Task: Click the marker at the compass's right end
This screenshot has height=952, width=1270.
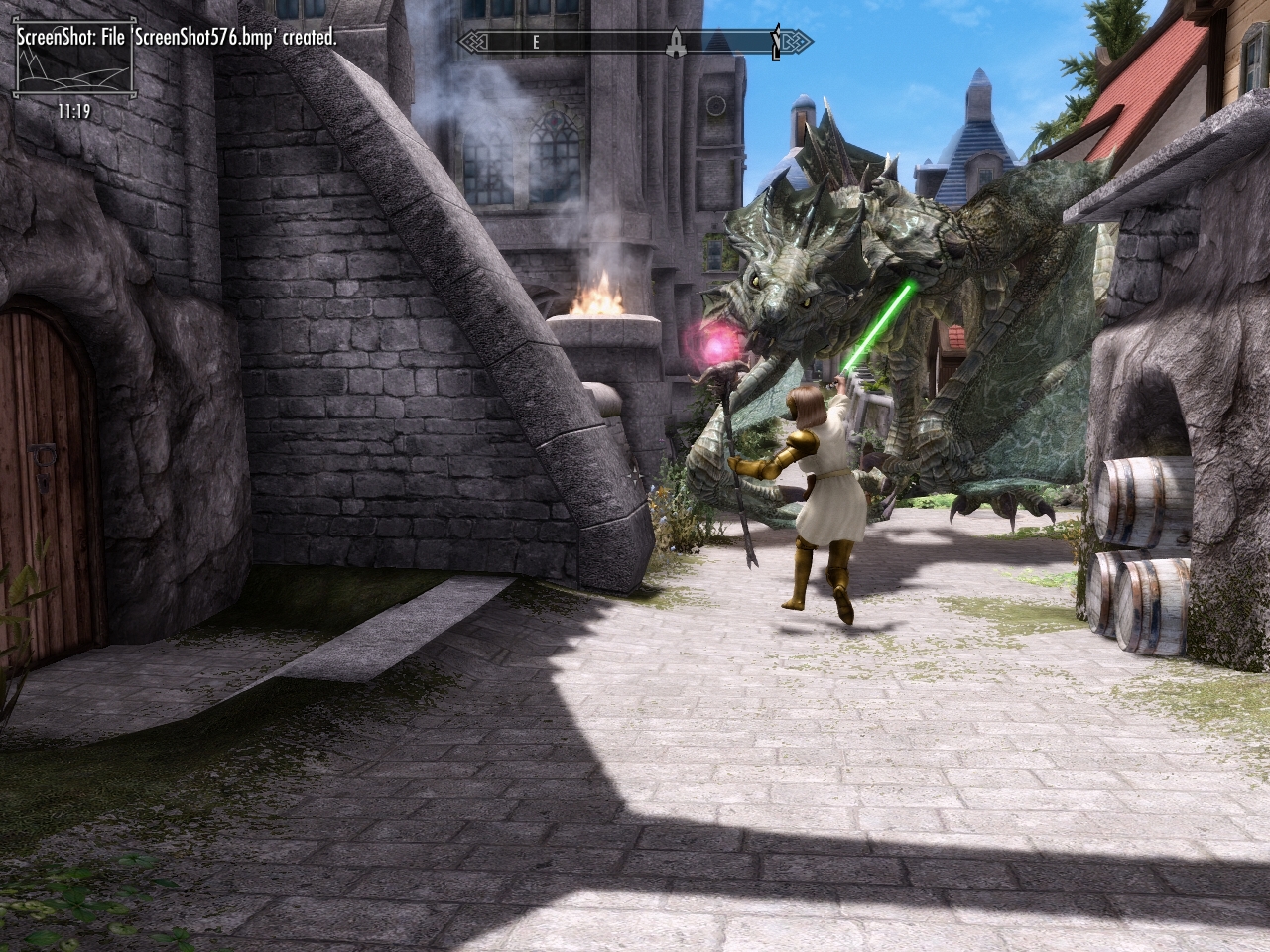Action: point(776,43)
